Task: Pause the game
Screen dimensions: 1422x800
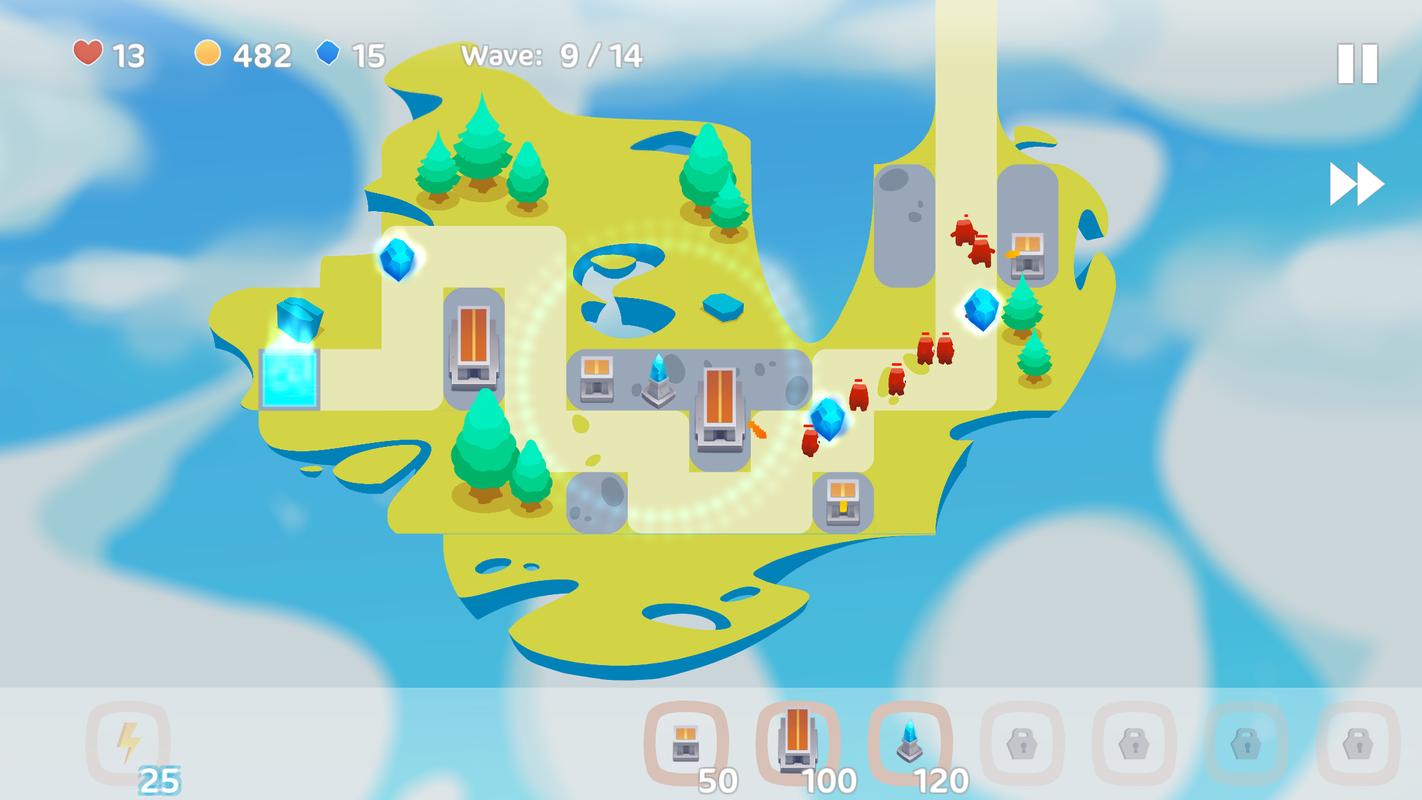Action: 1357,64
